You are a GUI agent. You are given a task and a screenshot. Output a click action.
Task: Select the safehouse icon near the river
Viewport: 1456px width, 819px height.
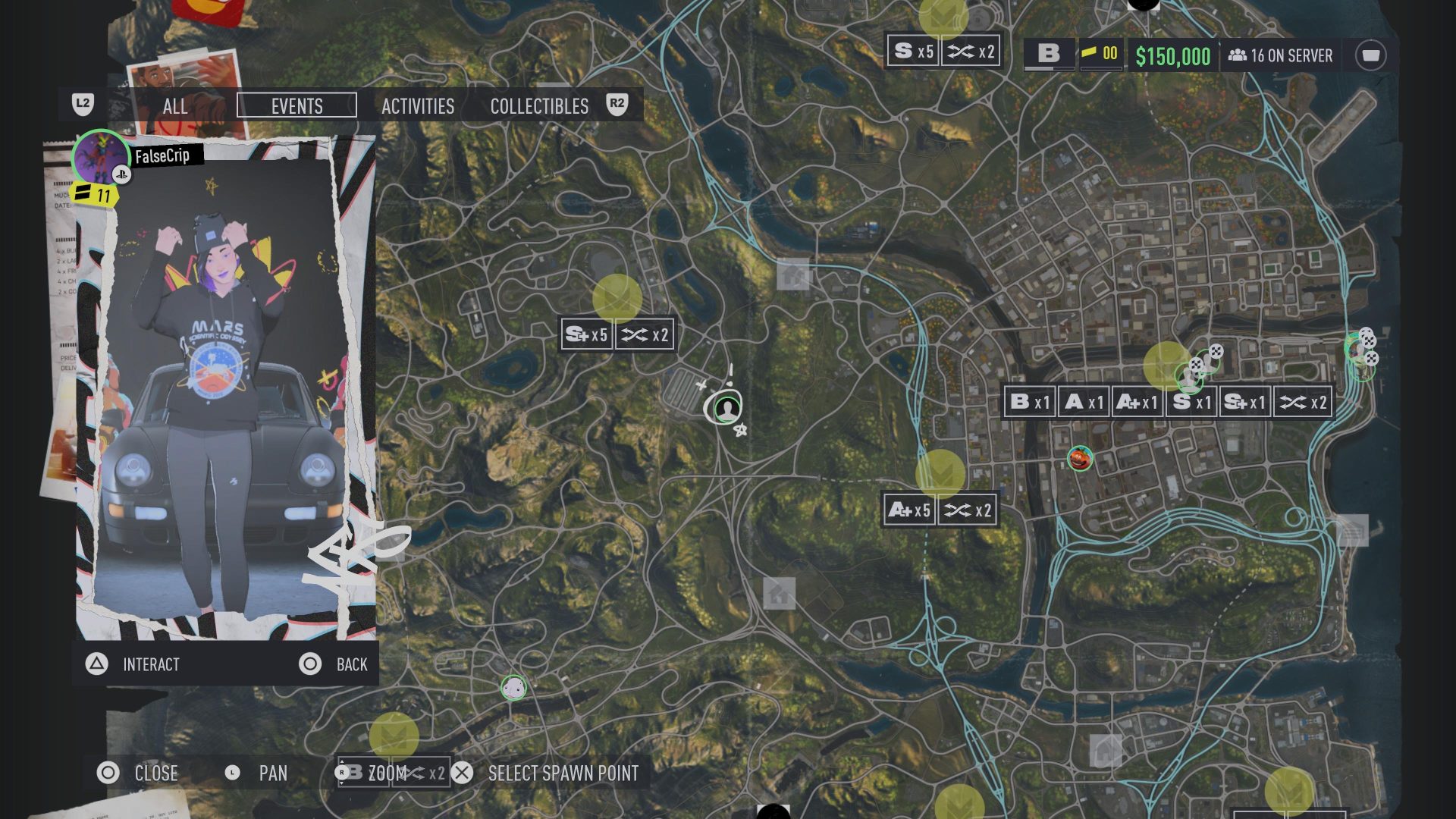[793, 275]
